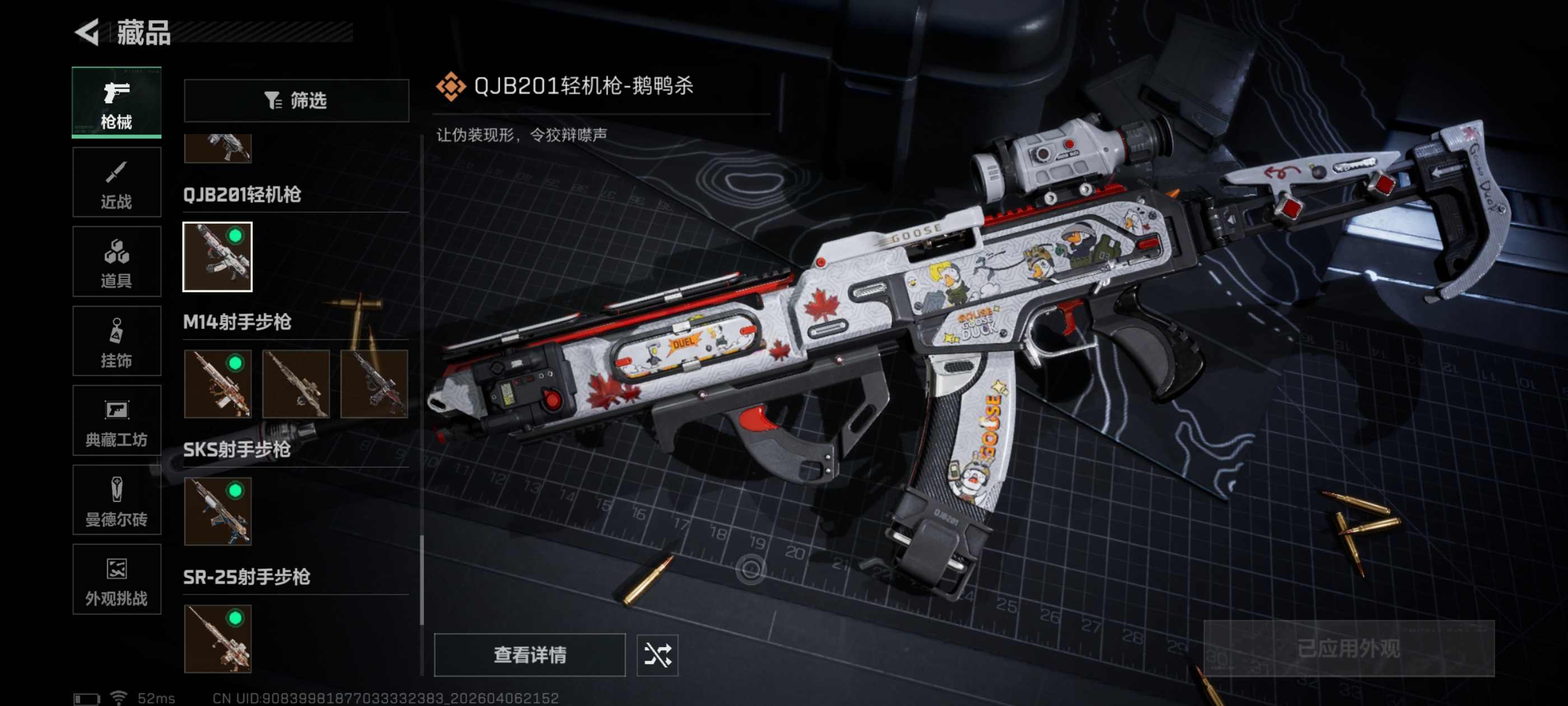The width and height of the screenshot is (1568, 706).
Task: Click the 查看详情 view details button
Action: click(530, 655)
